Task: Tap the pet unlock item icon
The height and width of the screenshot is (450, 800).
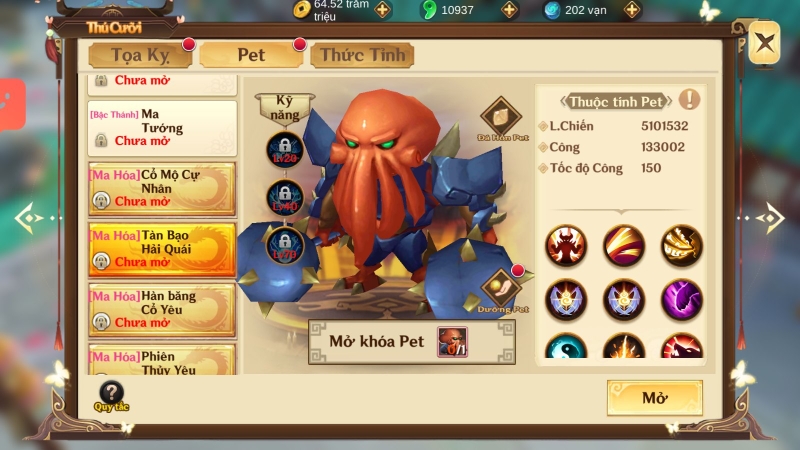Action: (452, 342)
